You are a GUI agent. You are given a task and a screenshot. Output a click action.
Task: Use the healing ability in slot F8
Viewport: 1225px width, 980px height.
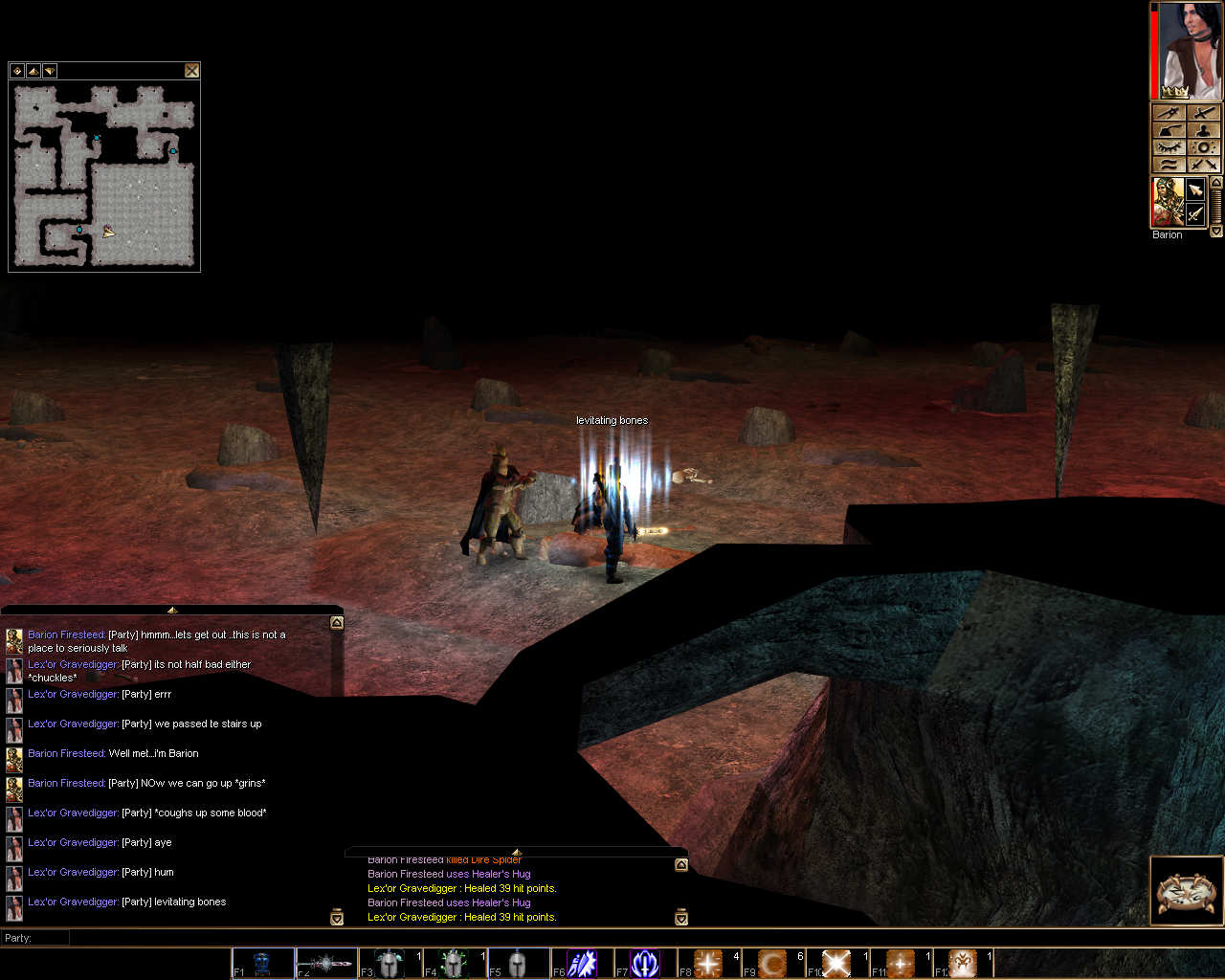(706, 963)
